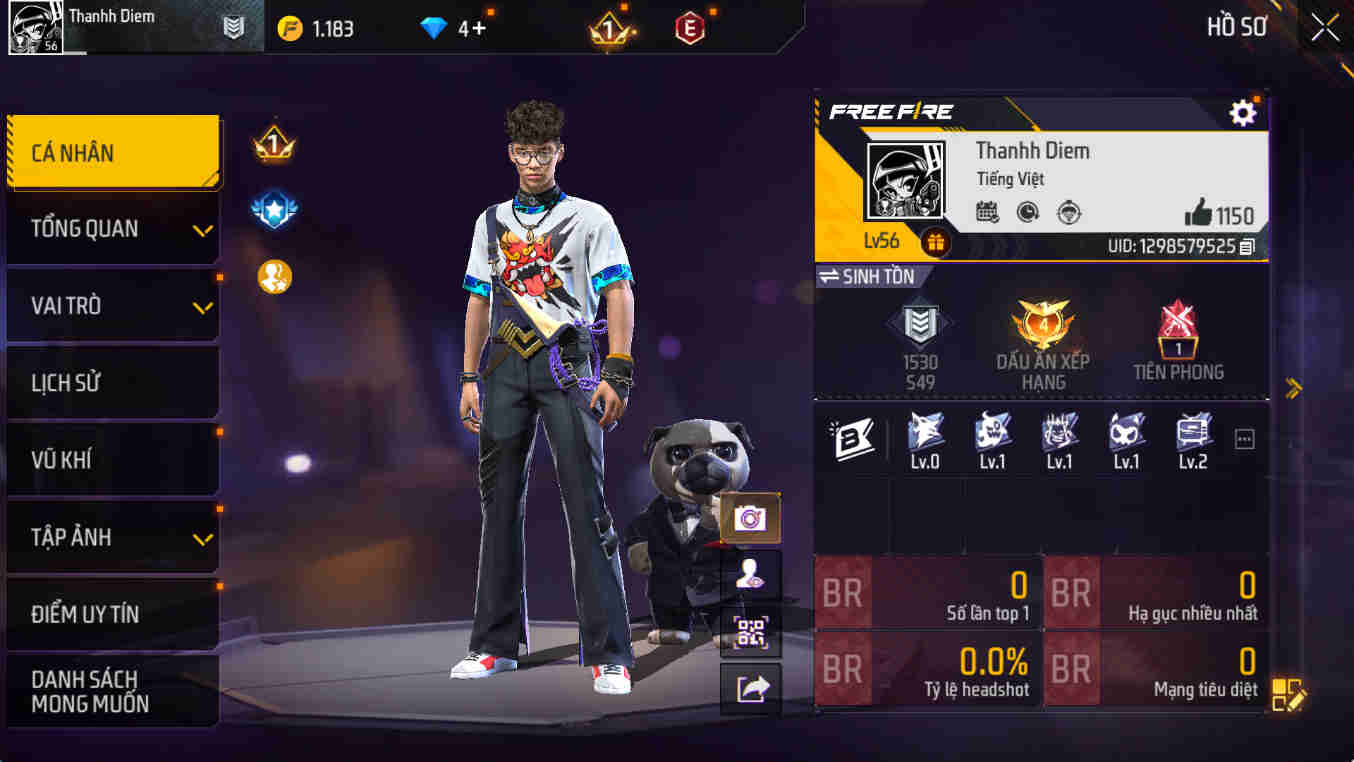Open photo mode with the camera icon
This screenshot has height=762, width=1354.
749,516
